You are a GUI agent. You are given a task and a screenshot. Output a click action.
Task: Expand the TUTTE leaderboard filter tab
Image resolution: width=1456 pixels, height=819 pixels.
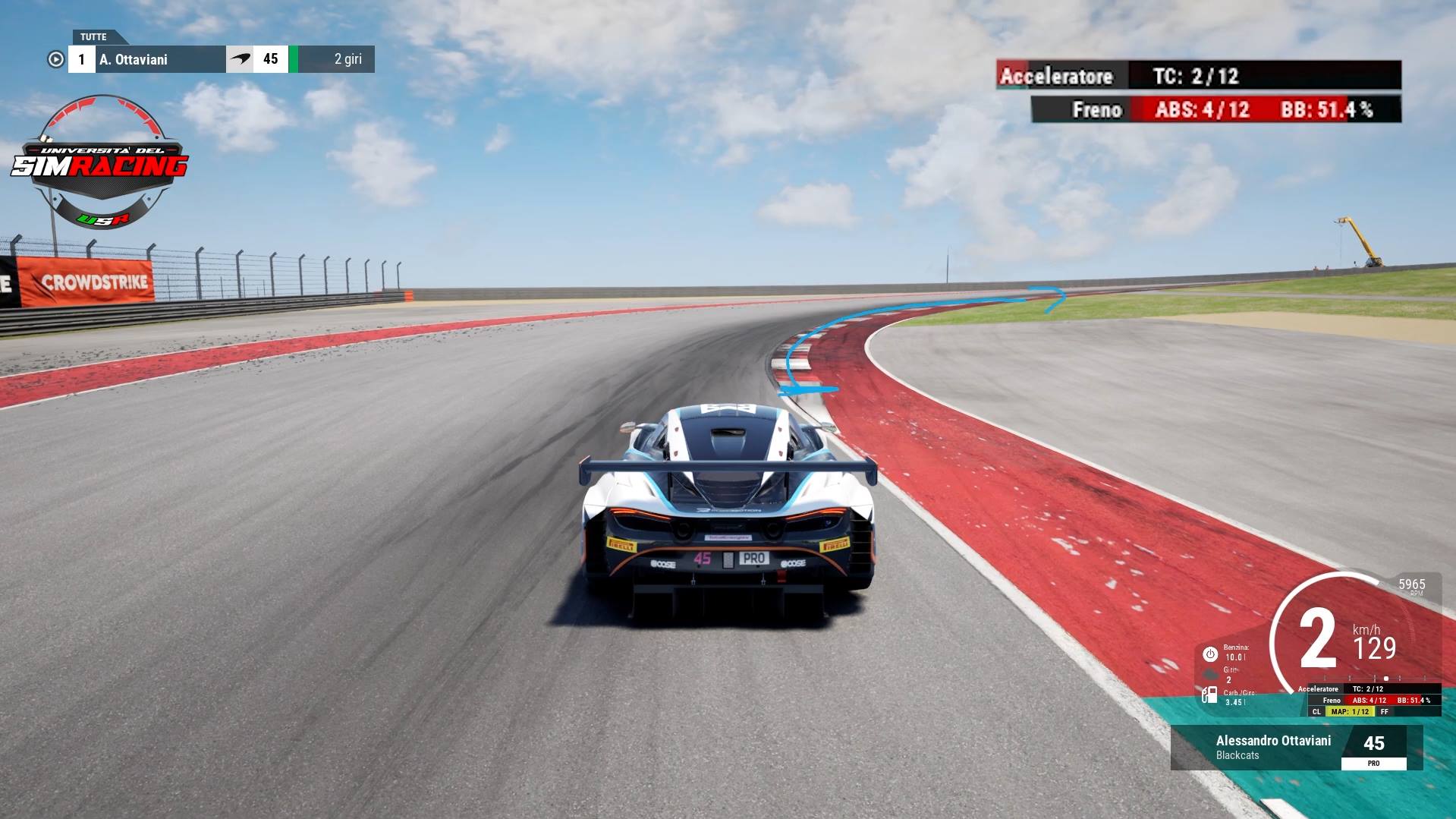(x=93, y=36)
